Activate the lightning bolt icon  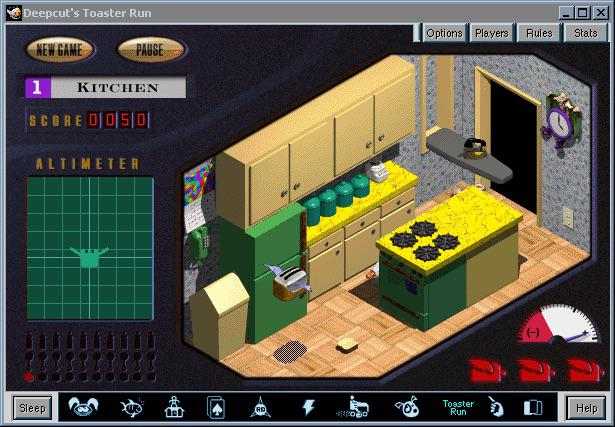pyautogui.click(x=308, y=407)
